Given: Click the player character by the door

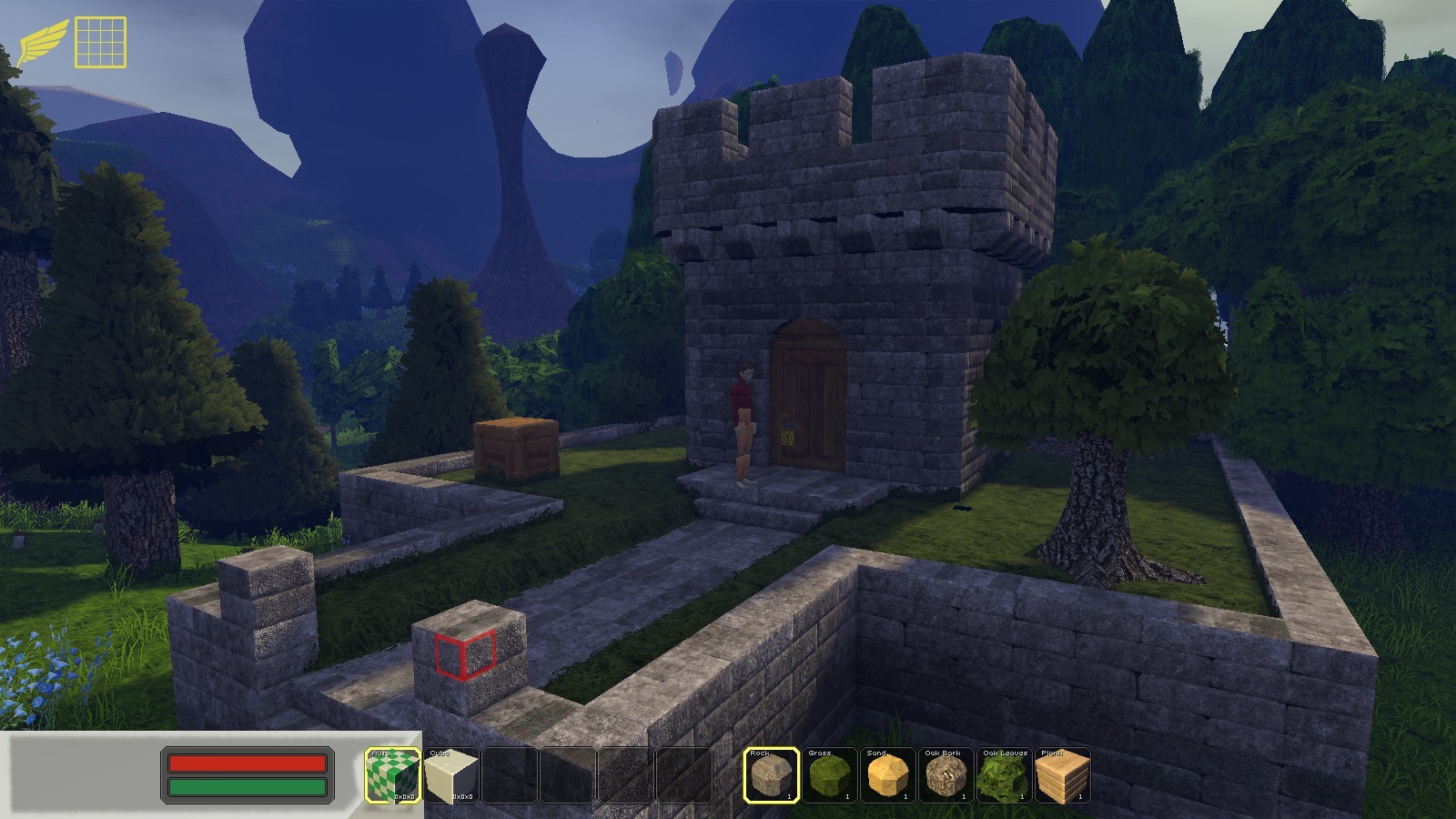Looking at the screenshot, I should tap(745, 409).
